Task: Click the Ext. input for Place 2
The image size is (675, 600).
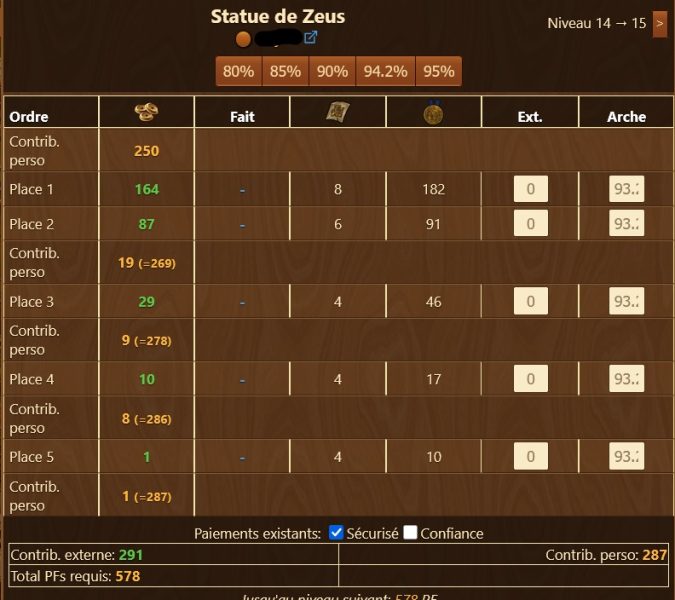Action: pos(530,224)
